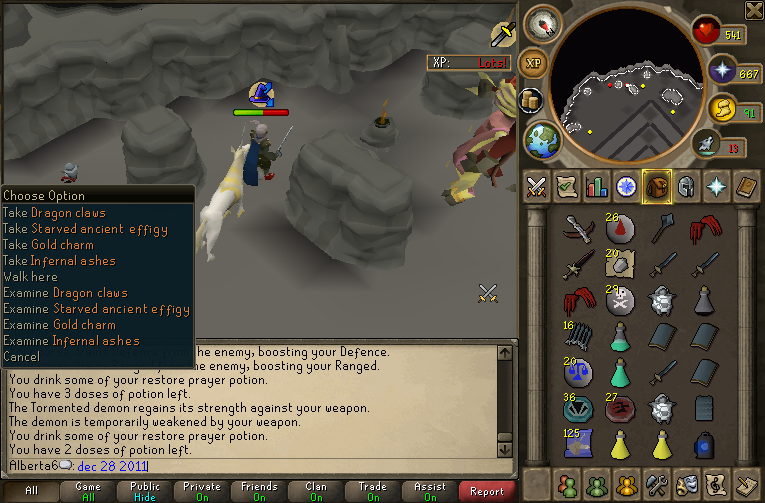765x503 pixels.
Task: Examine the Starved ancient effigy via menu
Action: coord(96,309)
